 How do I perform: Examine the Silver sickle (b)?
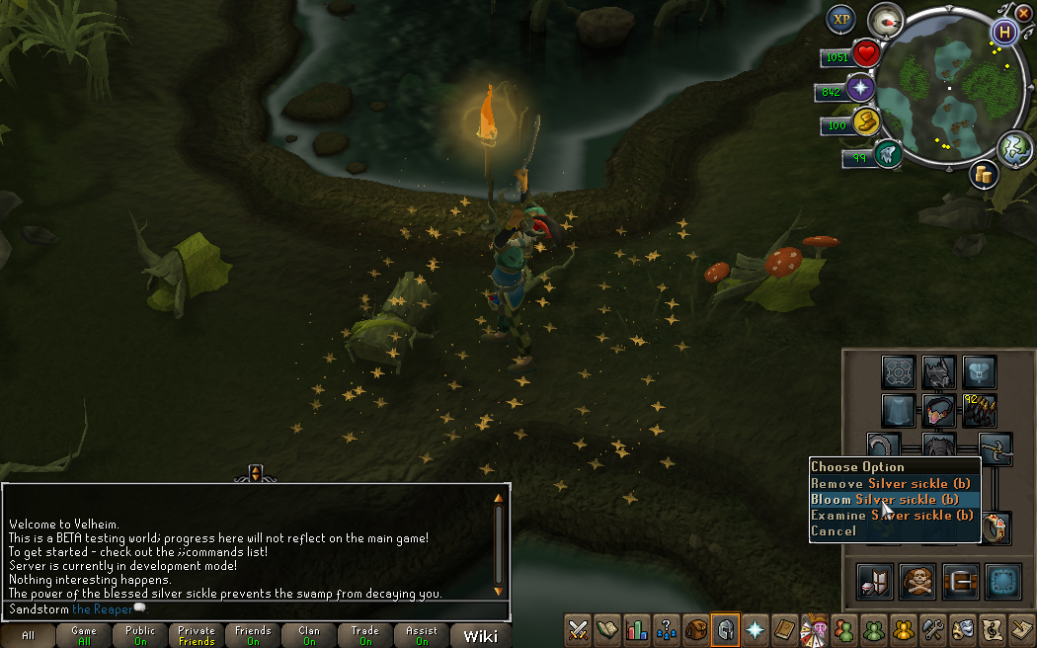coord(892,515)
